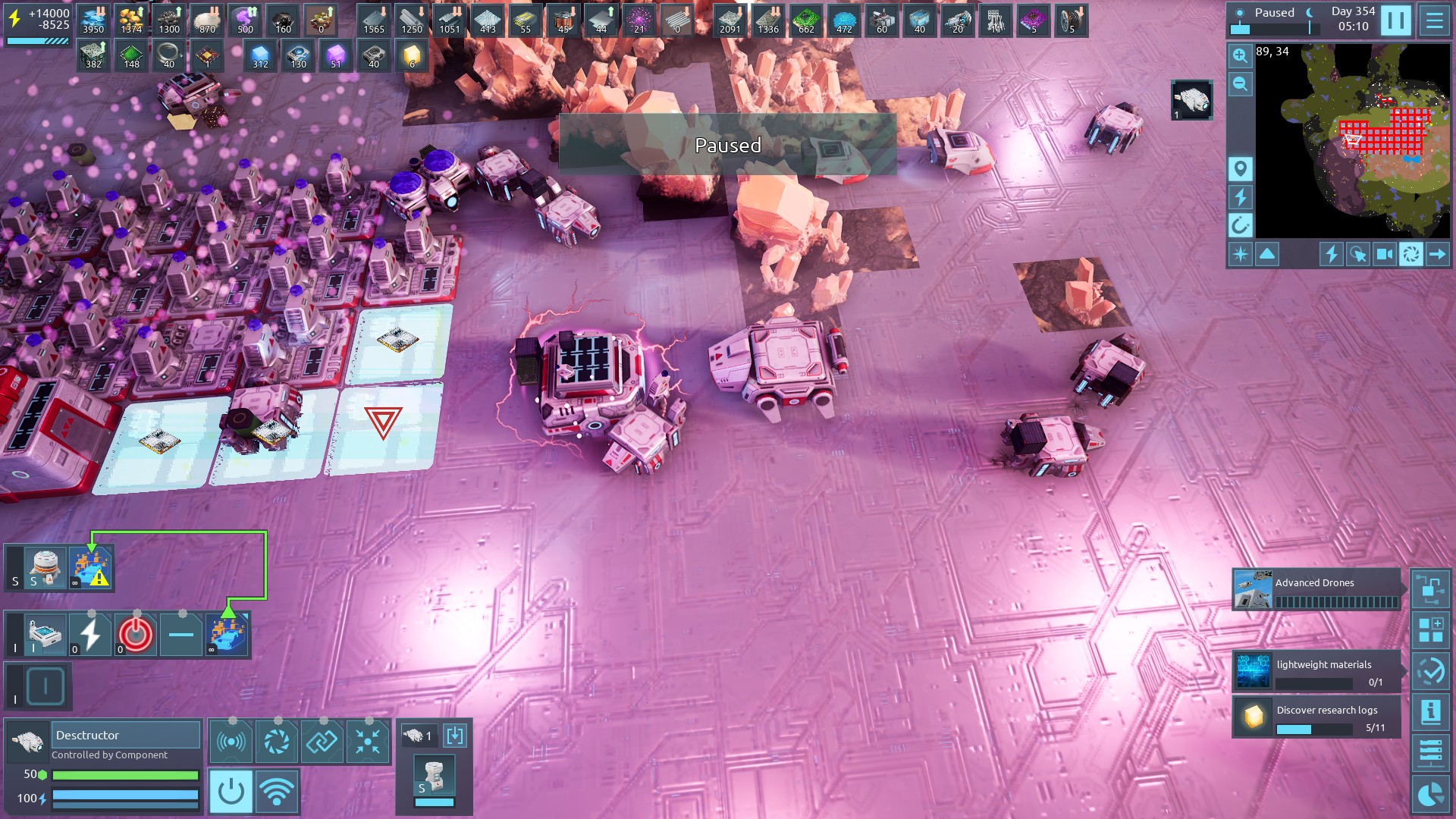Edit the Desctructor unit name field
Viewport: 1456px width, 819px height.
point(126,735)
